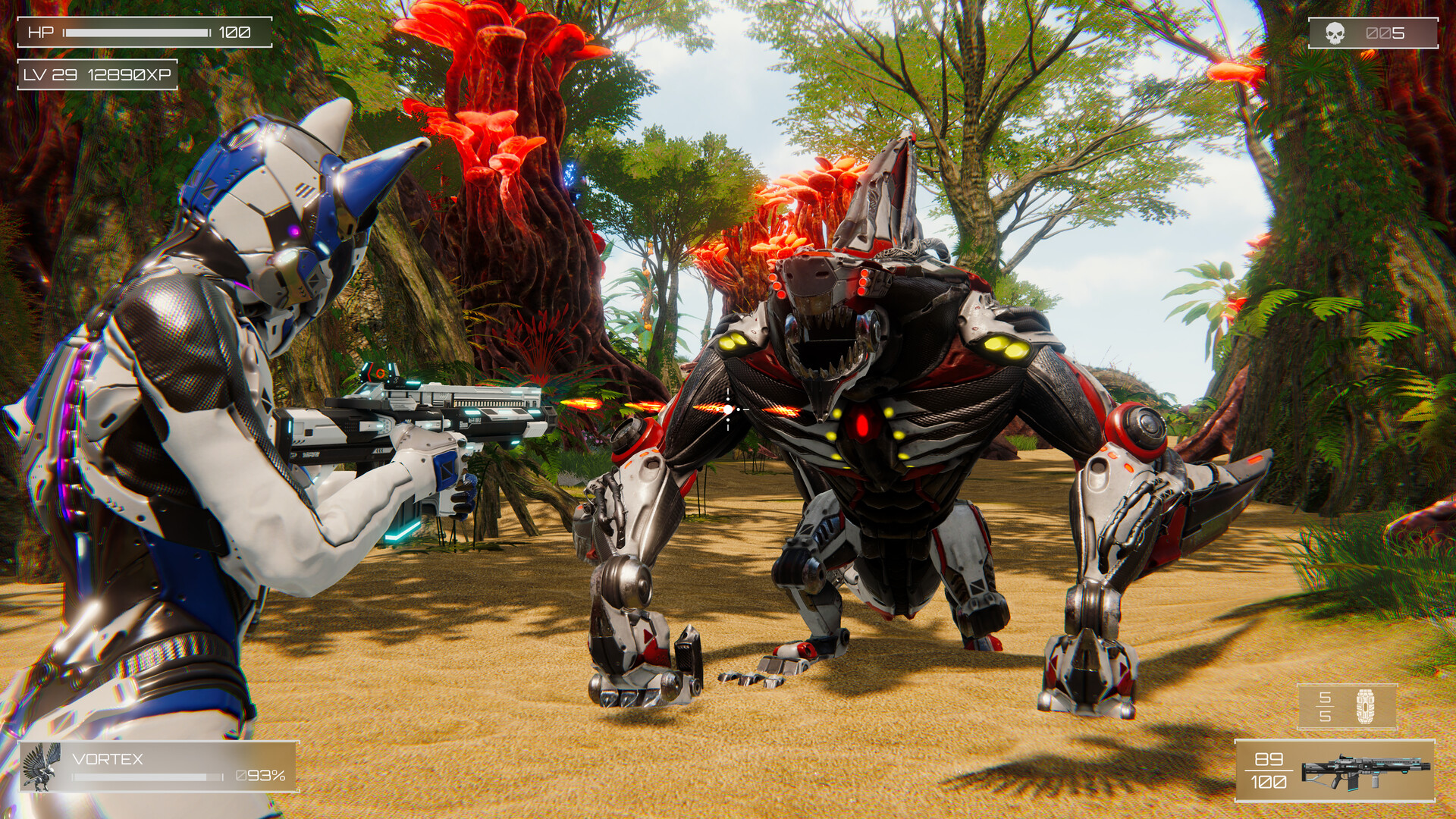The width and height of the screenshot is (1456, 819).
Task: Click the crosshair reticle at screen center
Action: [x=726, y=409]
